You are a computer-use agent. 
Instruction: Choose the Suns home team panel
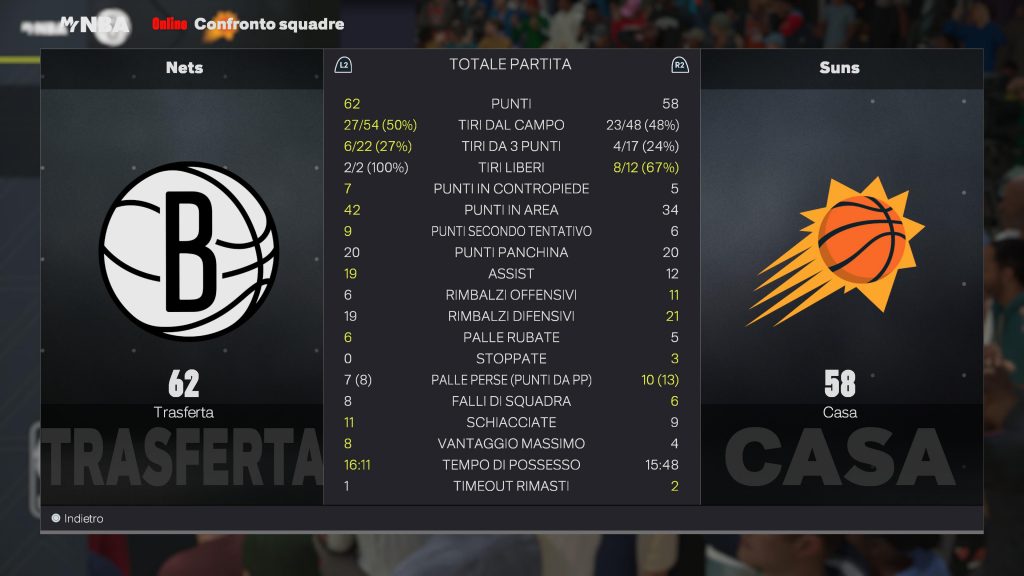click(x=840, y=270)
